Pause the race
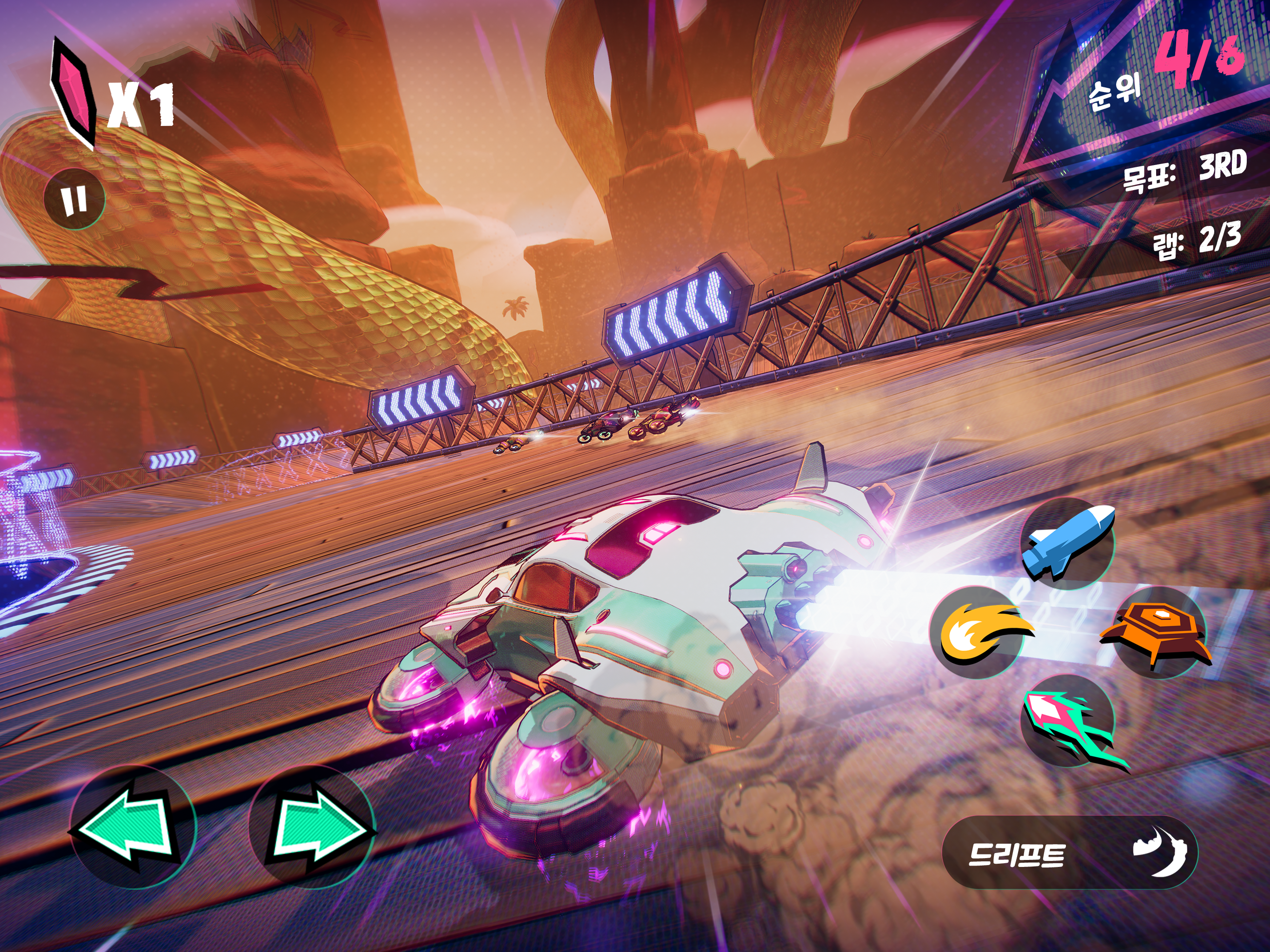The width and height of the screenshot is (1270, 952). click(x=75, y=199)
